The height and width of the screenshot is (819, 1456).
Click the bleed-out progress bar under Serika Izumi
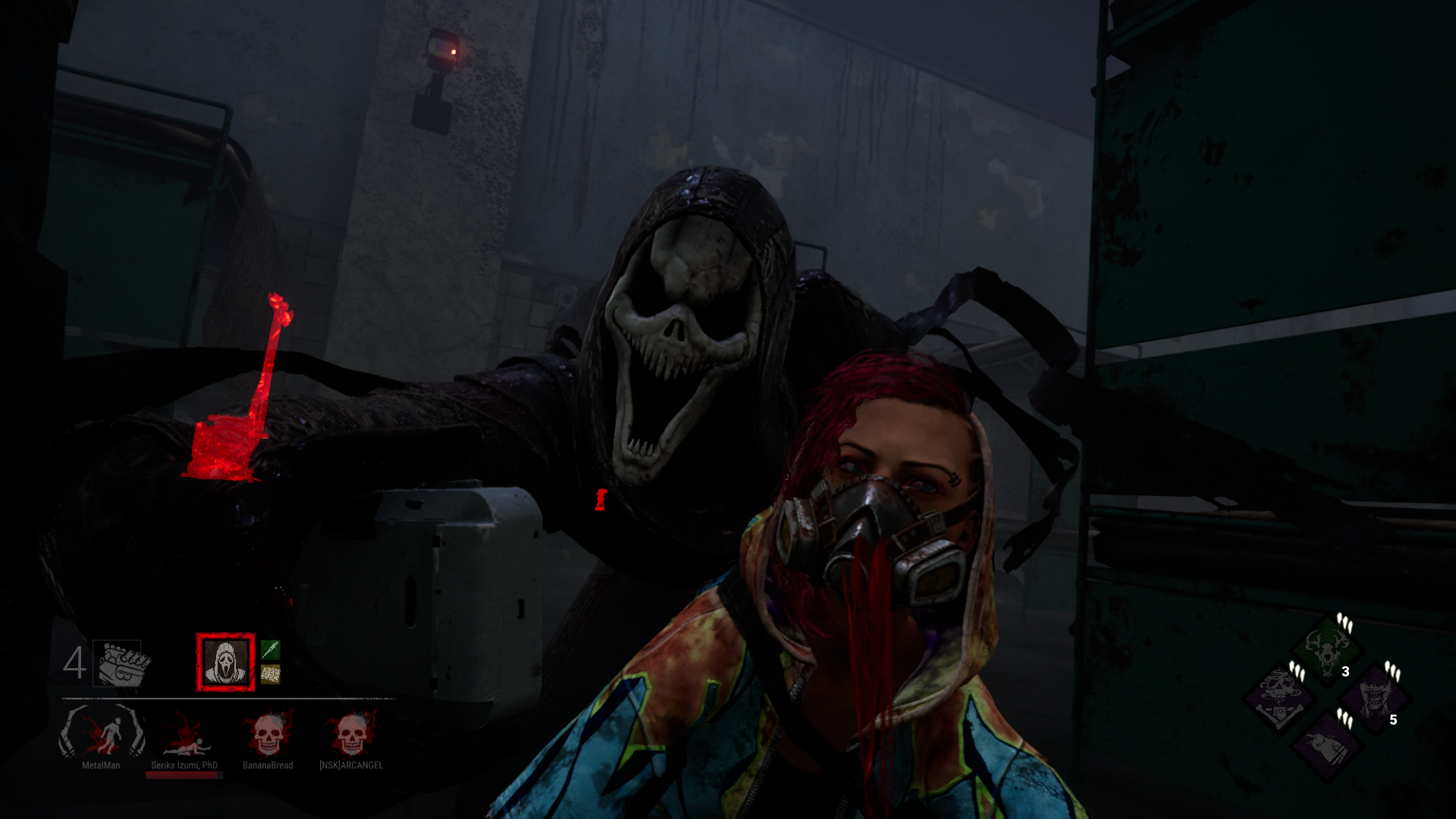point(184,775)
